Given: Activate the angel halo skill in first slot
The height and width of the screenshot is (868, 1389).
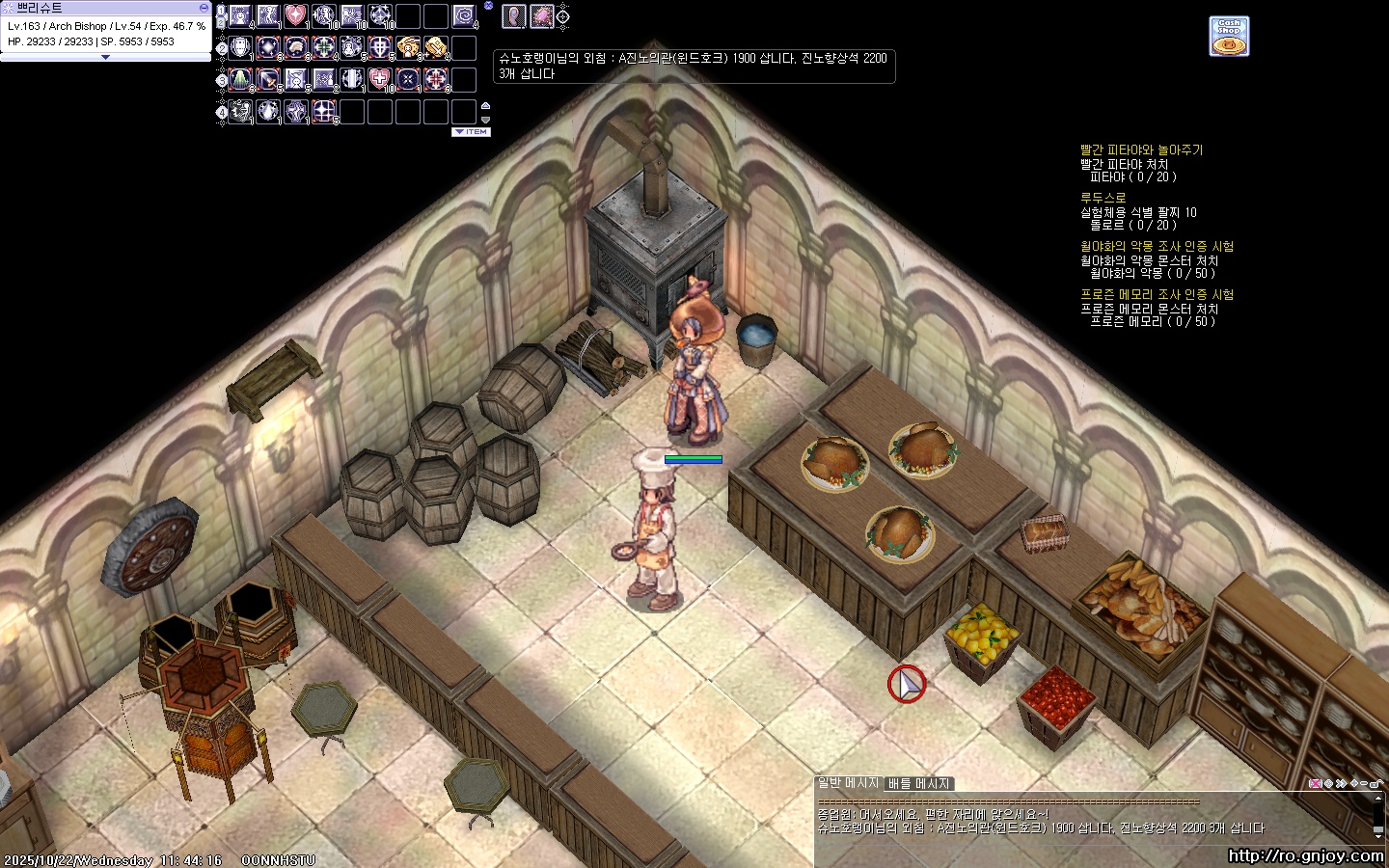Looking at the screenshot, I should click(x=240, y=15).
